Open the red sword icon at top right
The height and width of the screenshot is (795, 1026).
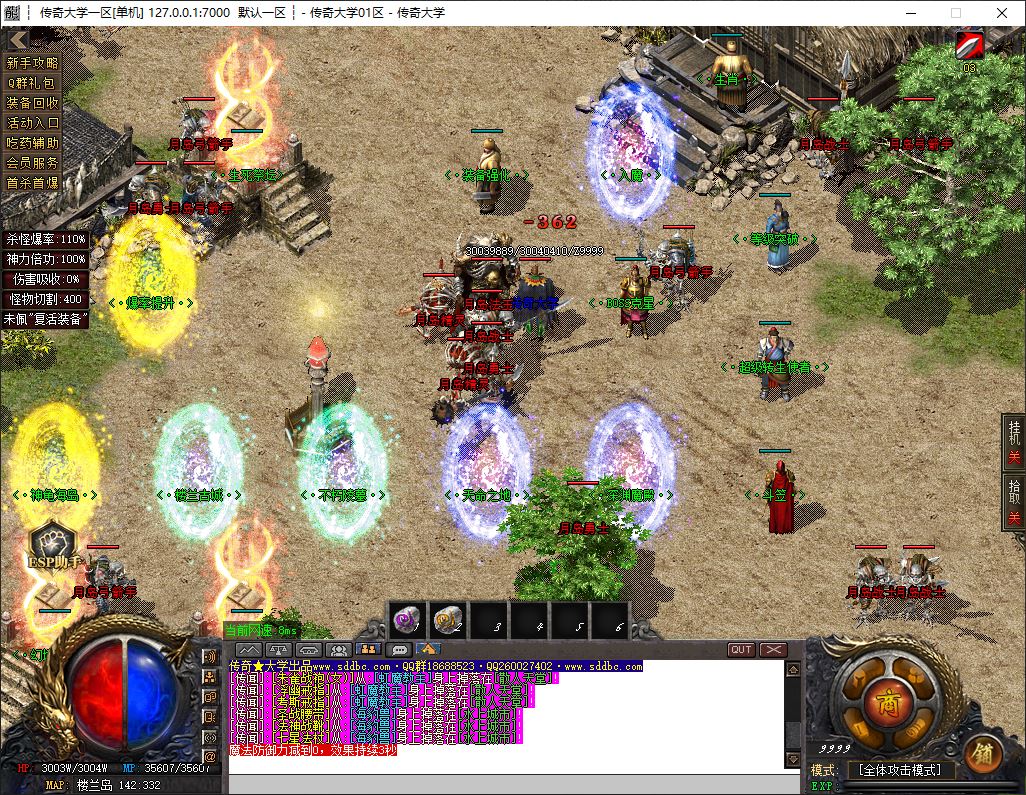[x=969, y=46]
